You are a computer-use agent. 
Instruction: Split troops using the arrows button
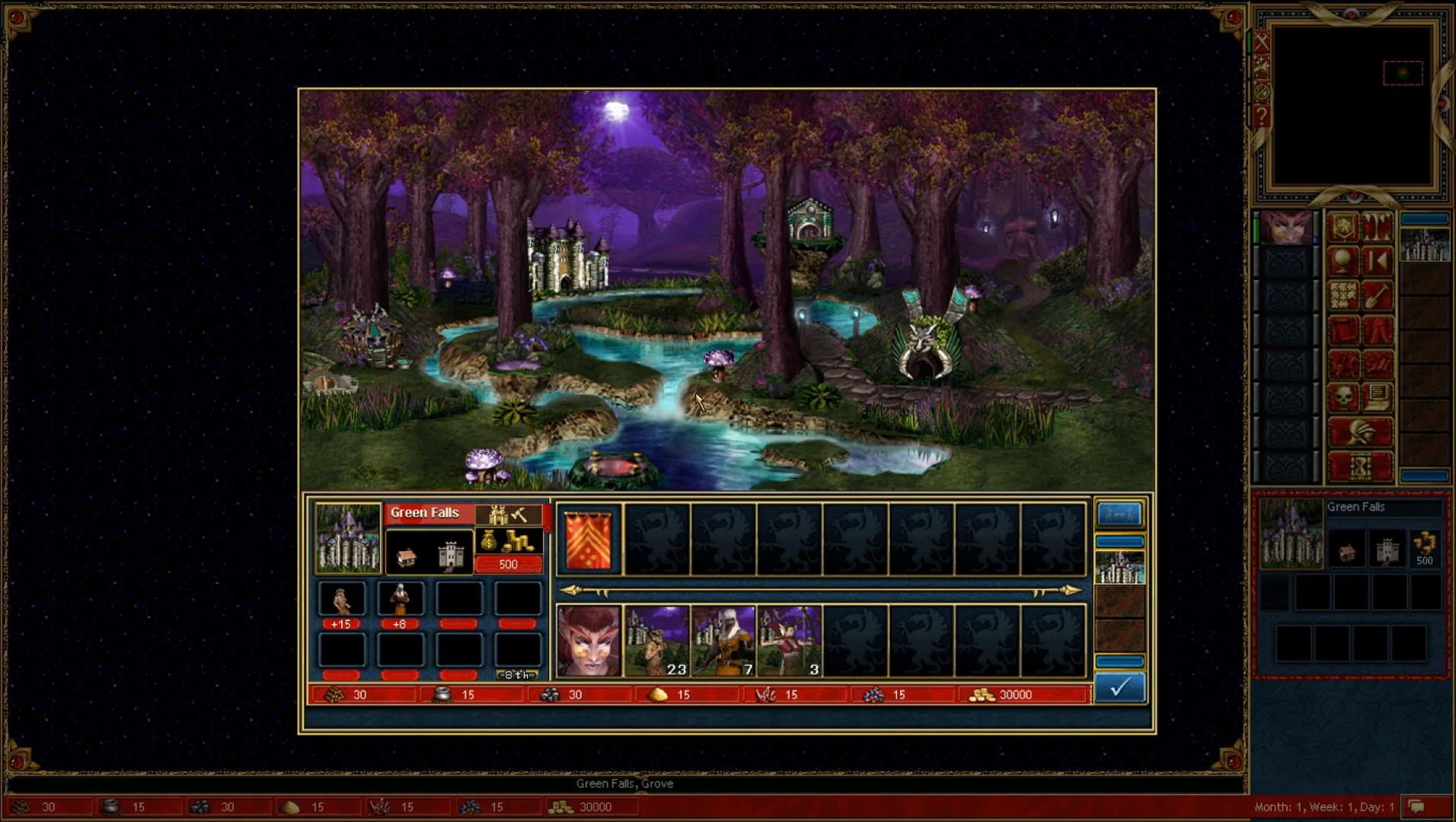[x=1119, y=515]
